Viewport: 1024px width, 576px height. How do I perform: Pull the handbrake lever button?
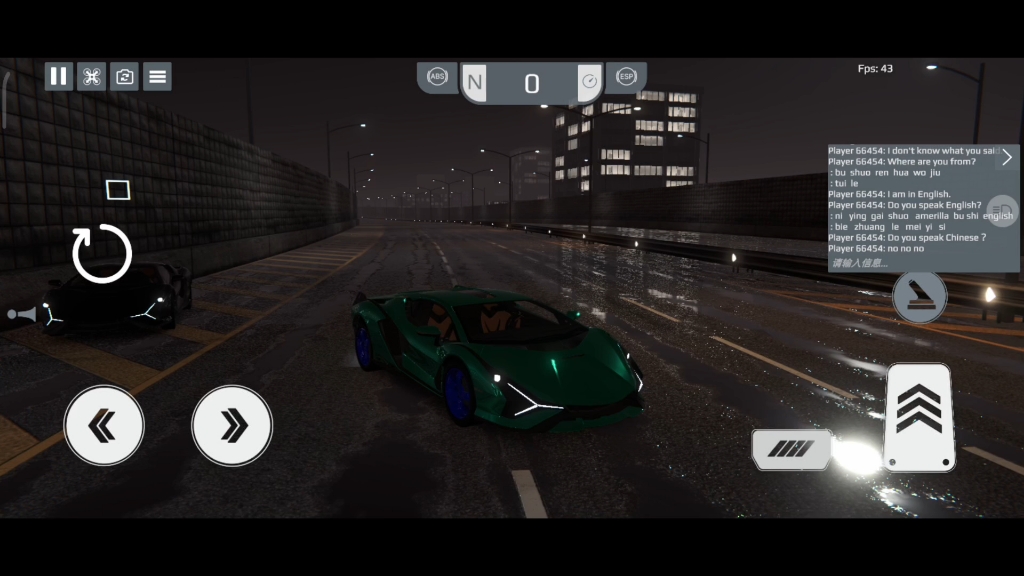coord(919,297)
